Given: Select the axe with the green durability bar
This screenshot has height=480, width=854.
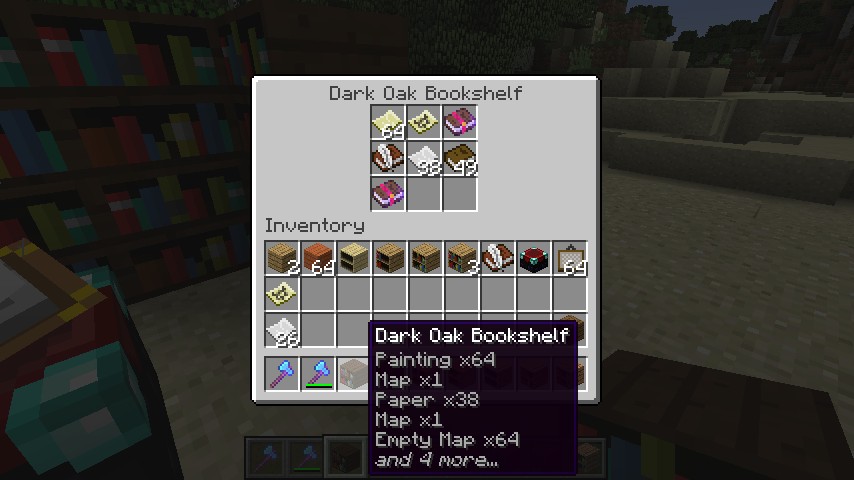Looking at the screenshot, I should [x=318, y=374].
